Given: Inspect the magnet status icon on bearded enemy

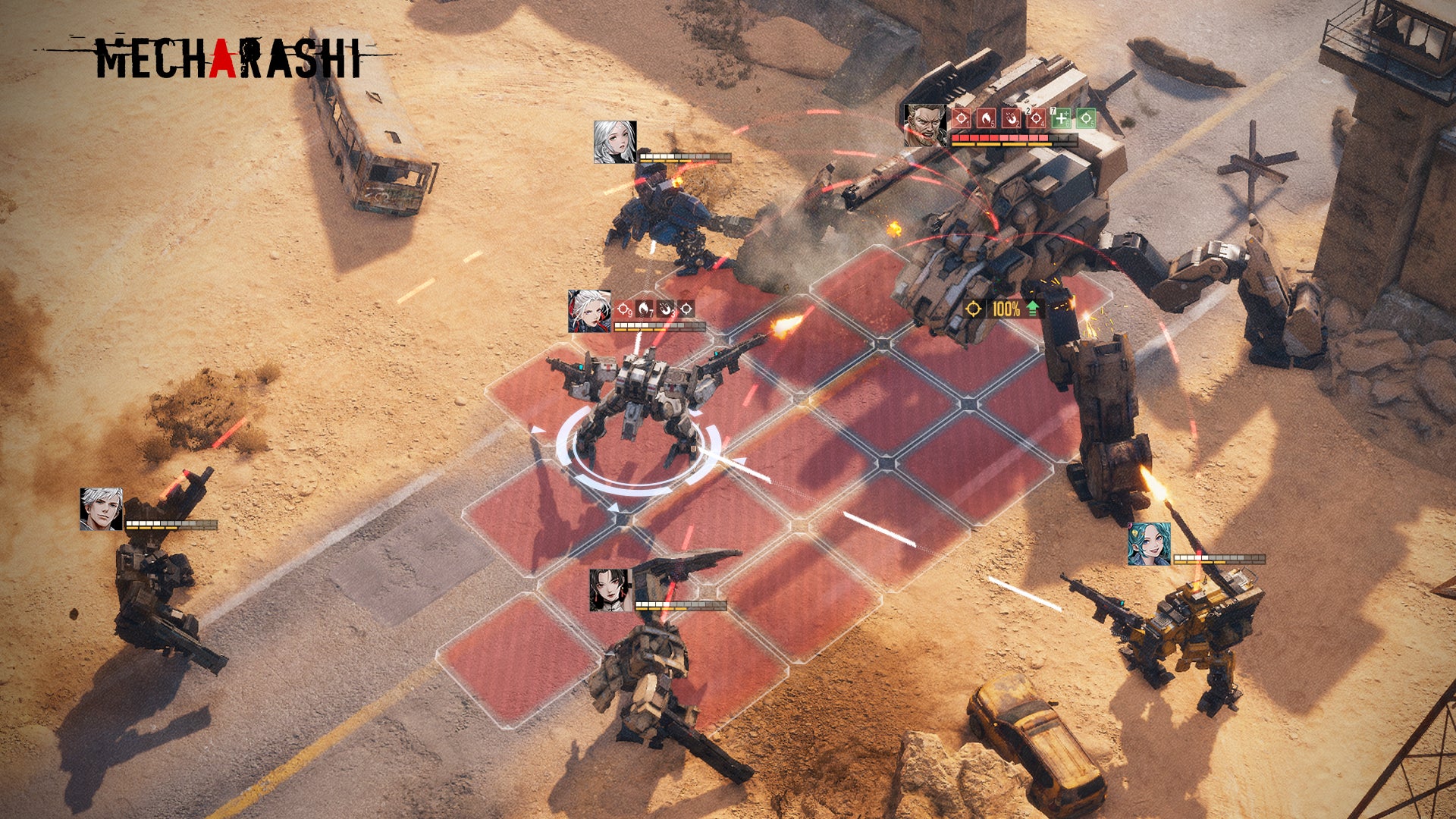Looking at the screenshot, I should tap(1011, 118).
